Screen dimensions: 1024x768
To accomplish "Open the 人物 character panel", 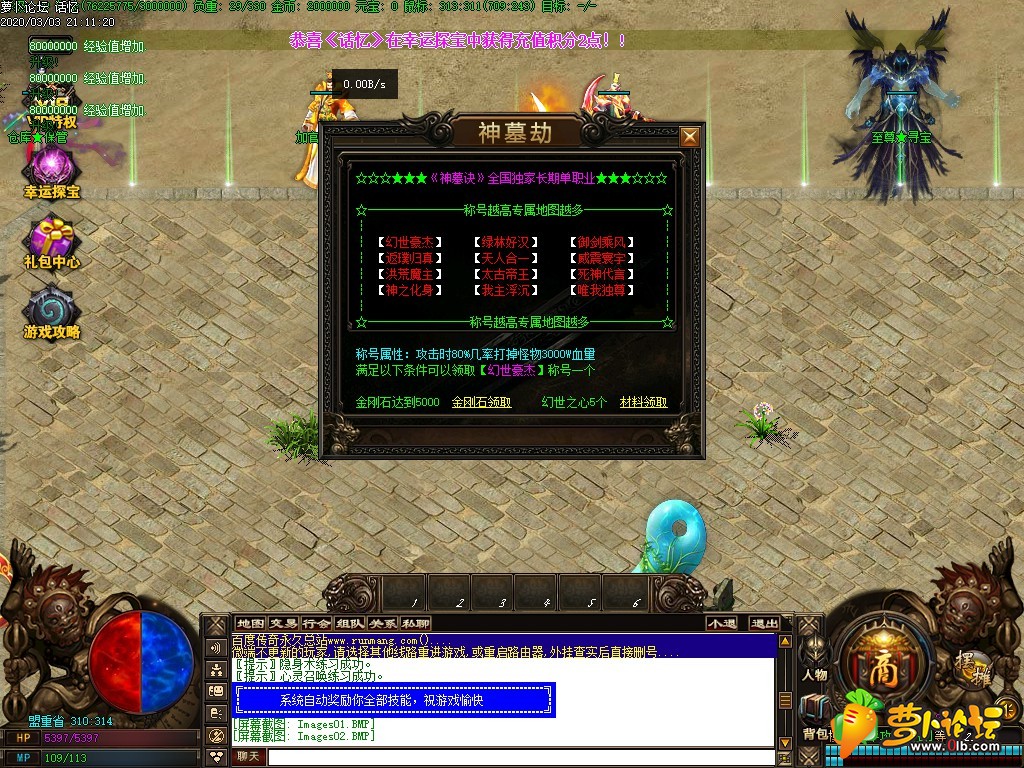I will pos(814,675).
